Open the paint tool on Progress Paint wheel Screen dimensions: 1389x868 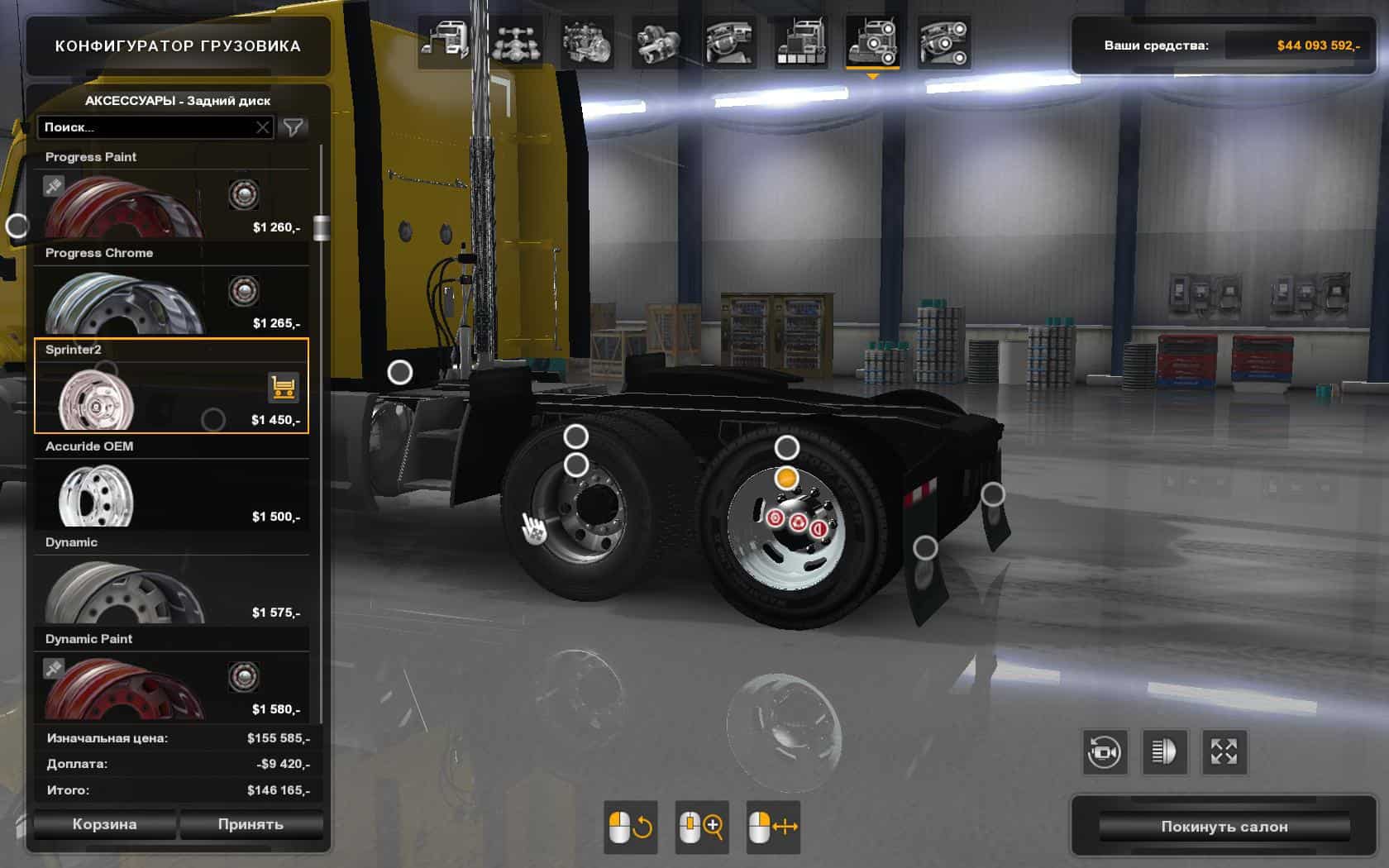point(55,186)
